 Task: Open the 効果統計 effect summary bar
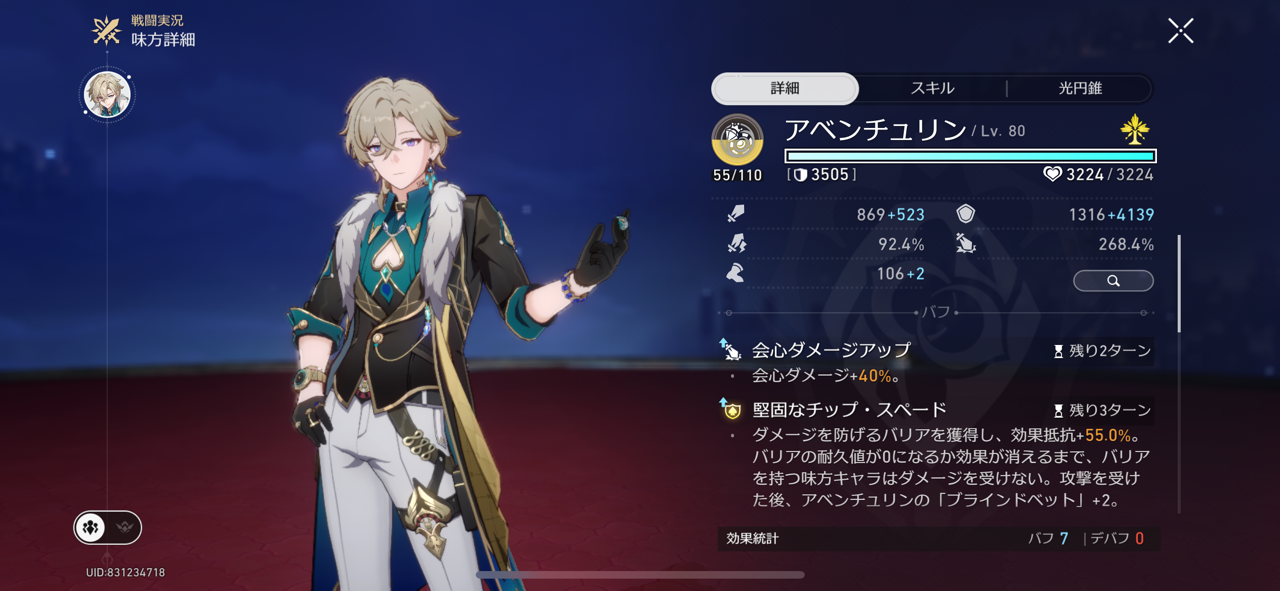pos(939,538)
